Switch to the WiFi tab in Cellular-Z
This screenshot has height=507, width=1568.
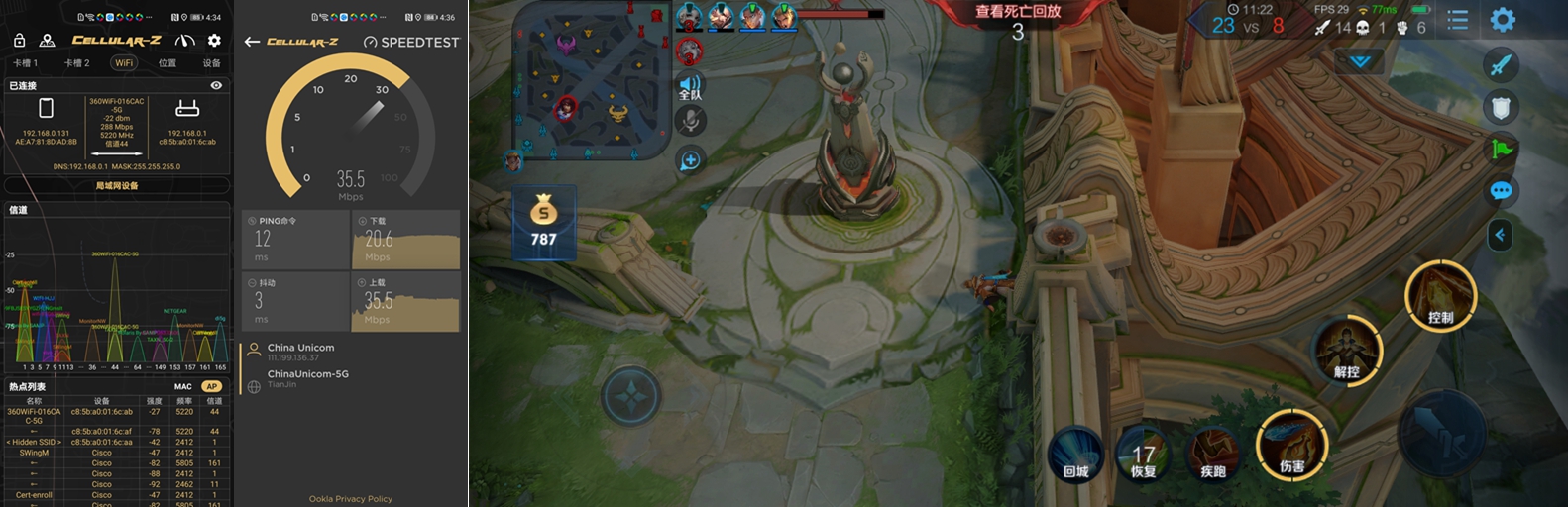tap(123, 62)
